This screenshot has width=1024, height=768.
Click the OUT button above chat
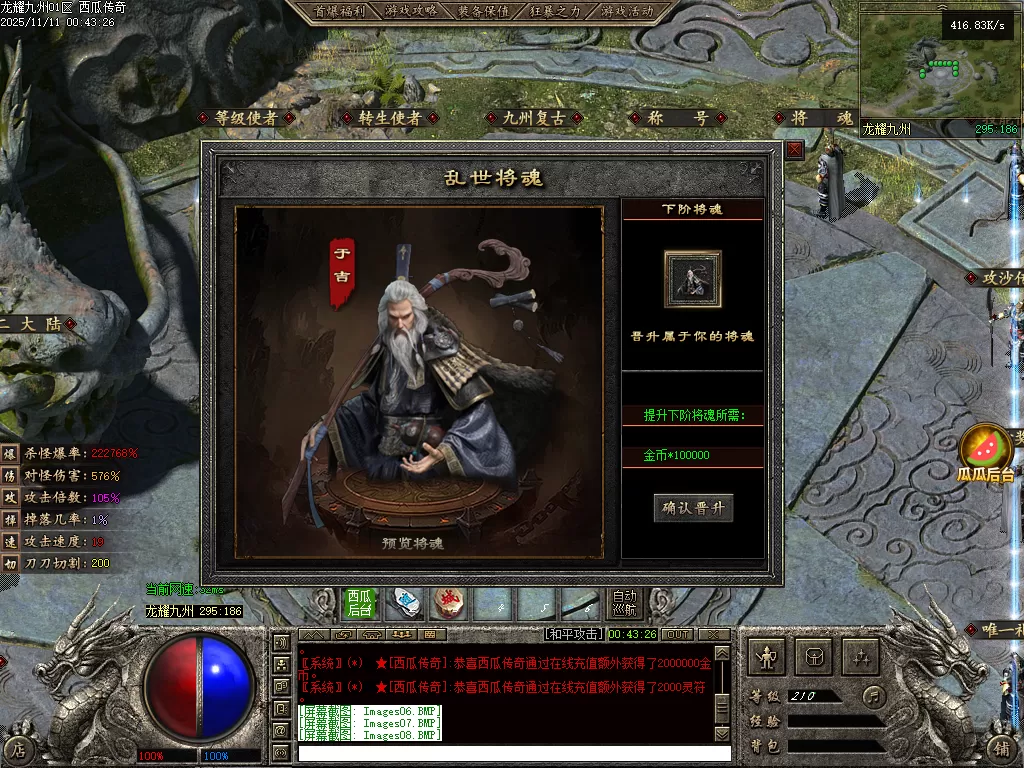pyautogui.click(x=678, y=634)
